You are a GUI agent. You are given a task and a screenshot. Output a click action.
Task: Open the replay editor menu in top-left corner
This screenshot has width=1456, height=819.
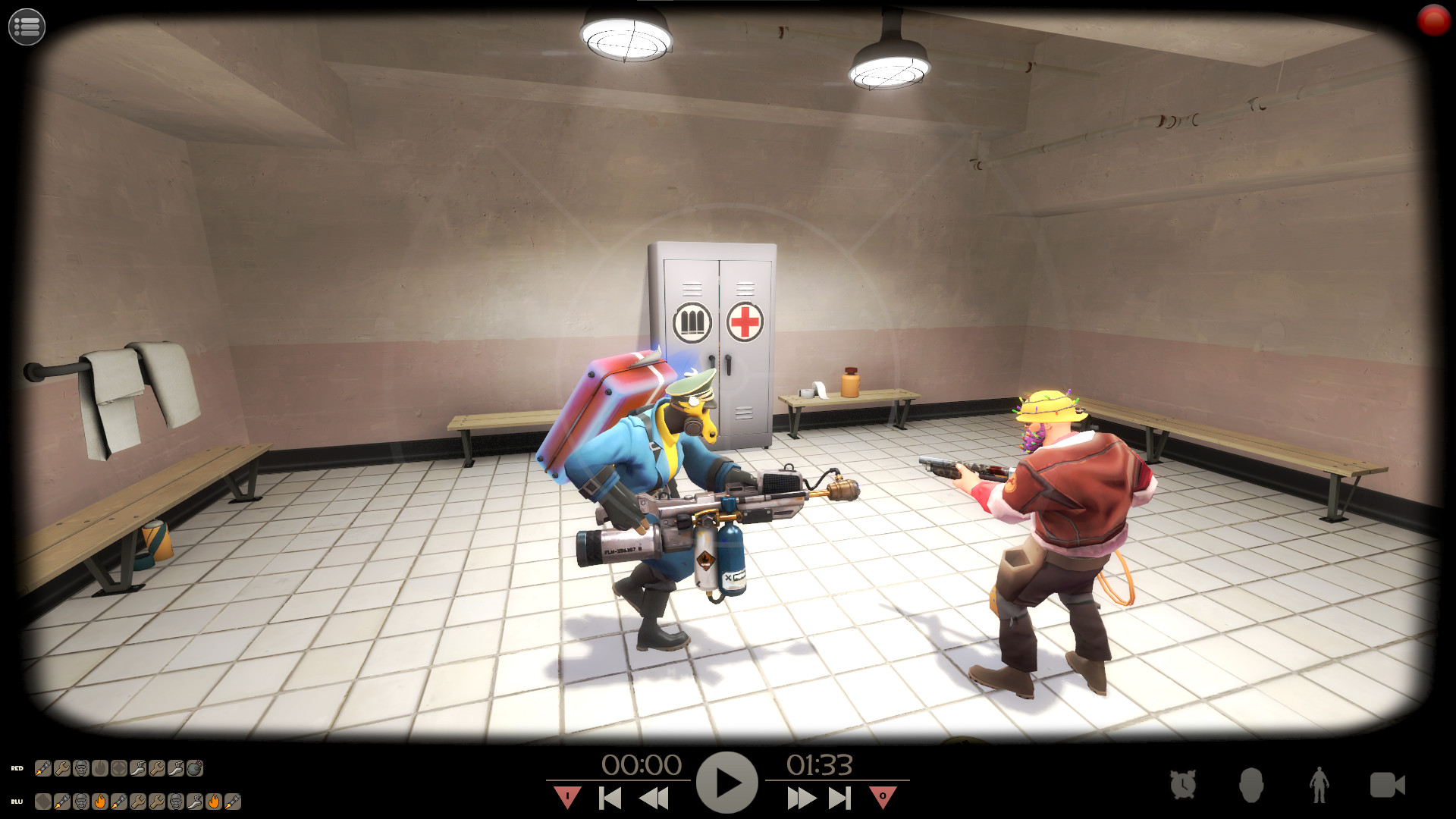[x=26, y=26]
